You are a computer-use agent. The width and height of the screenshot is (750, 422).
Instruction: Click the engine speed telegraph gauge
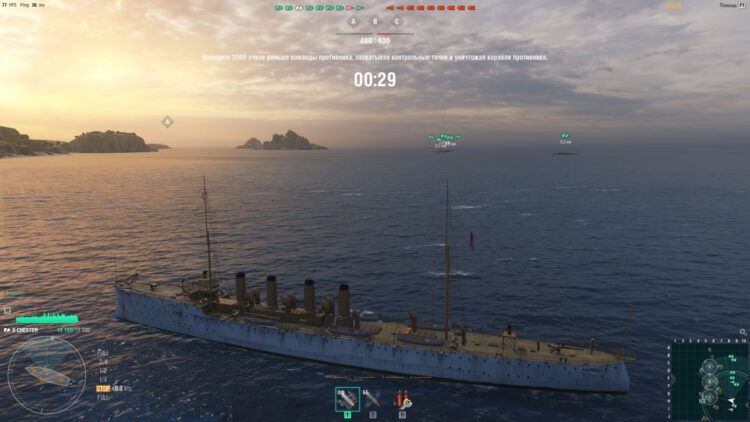click(103, 370)
